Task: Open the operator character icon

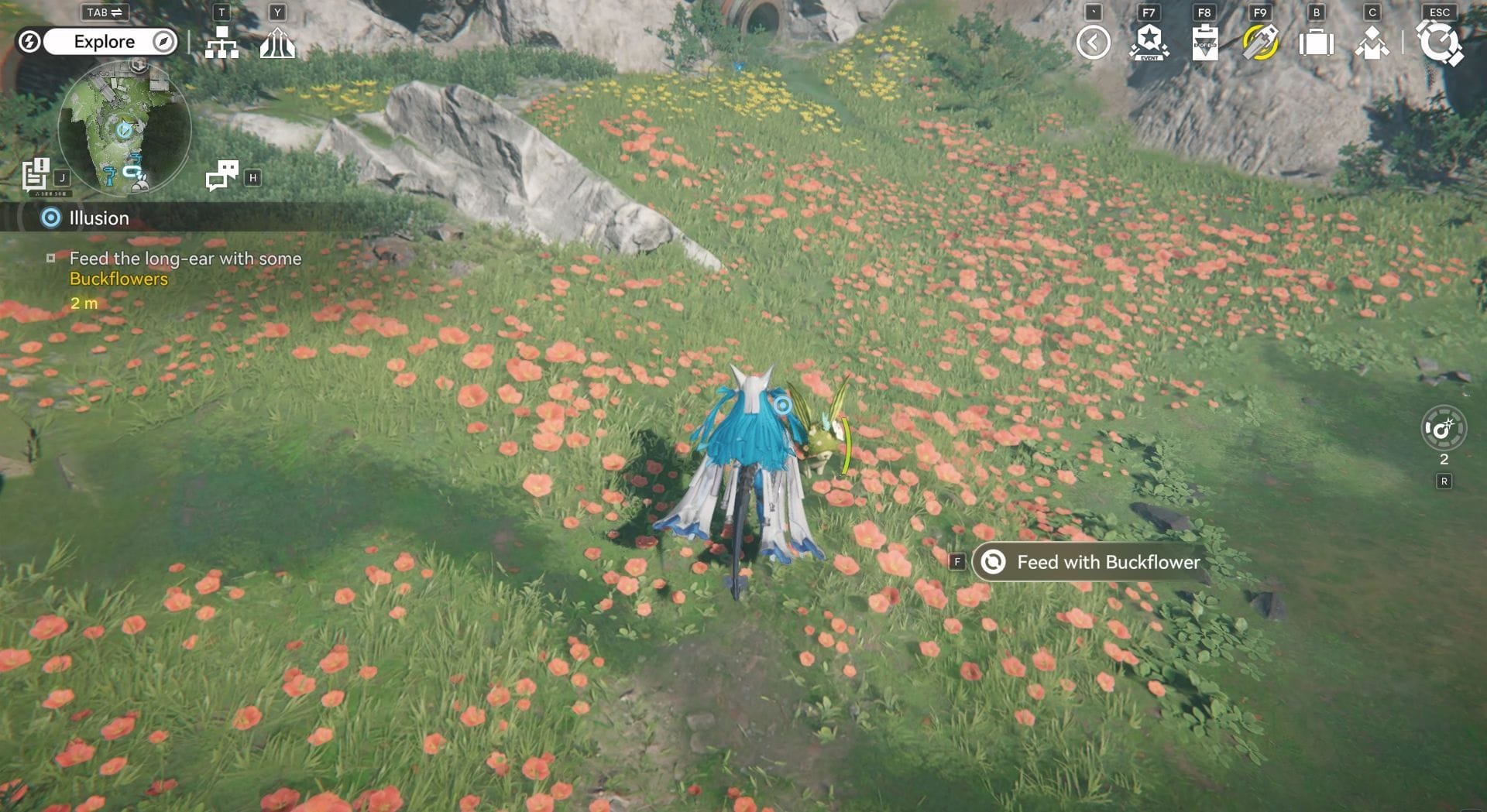Action: [x=1372, y=43]
